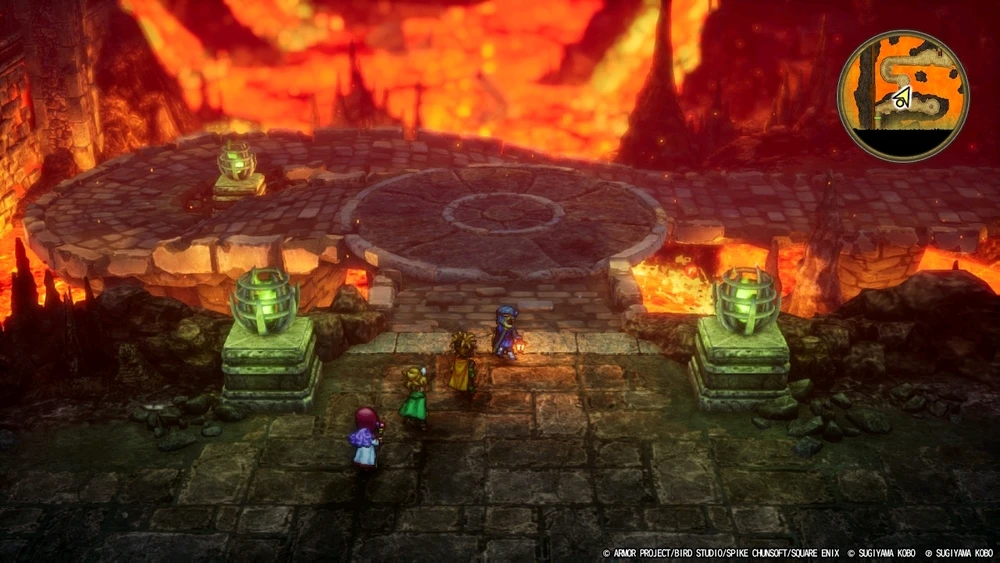1000x563 pixels.
Task: Open the circular dungeon minimap
Action: [x=902, y=95]
